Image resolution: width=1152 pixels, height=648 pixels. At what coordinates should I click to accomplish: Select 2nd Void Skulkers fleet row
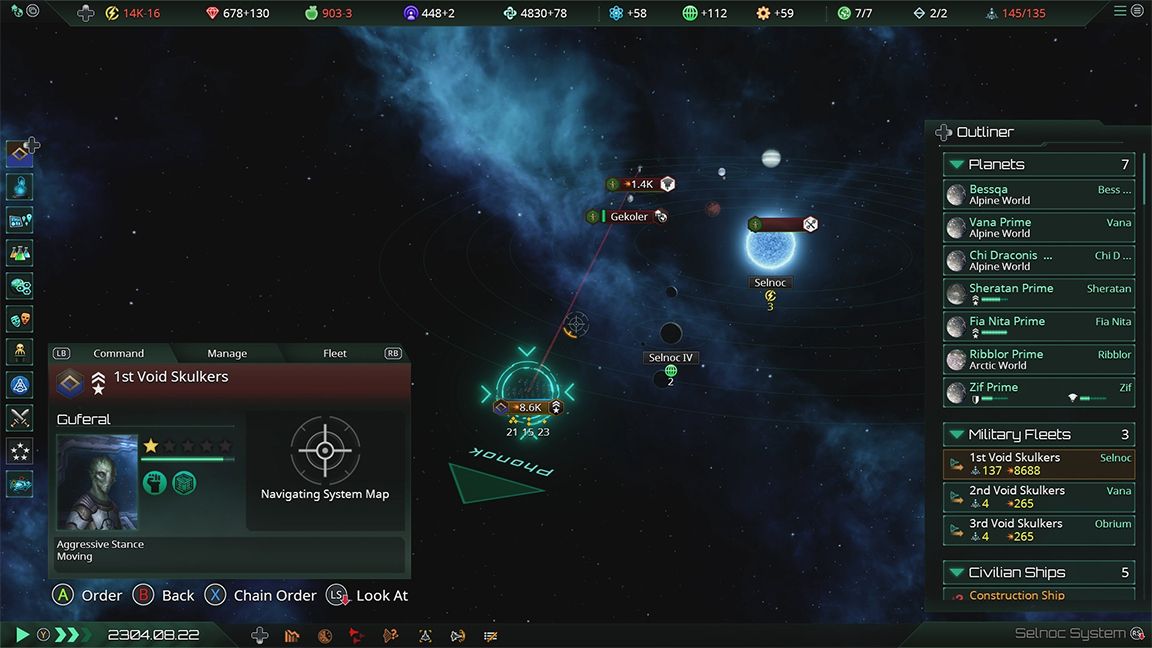pos(1039,497)
